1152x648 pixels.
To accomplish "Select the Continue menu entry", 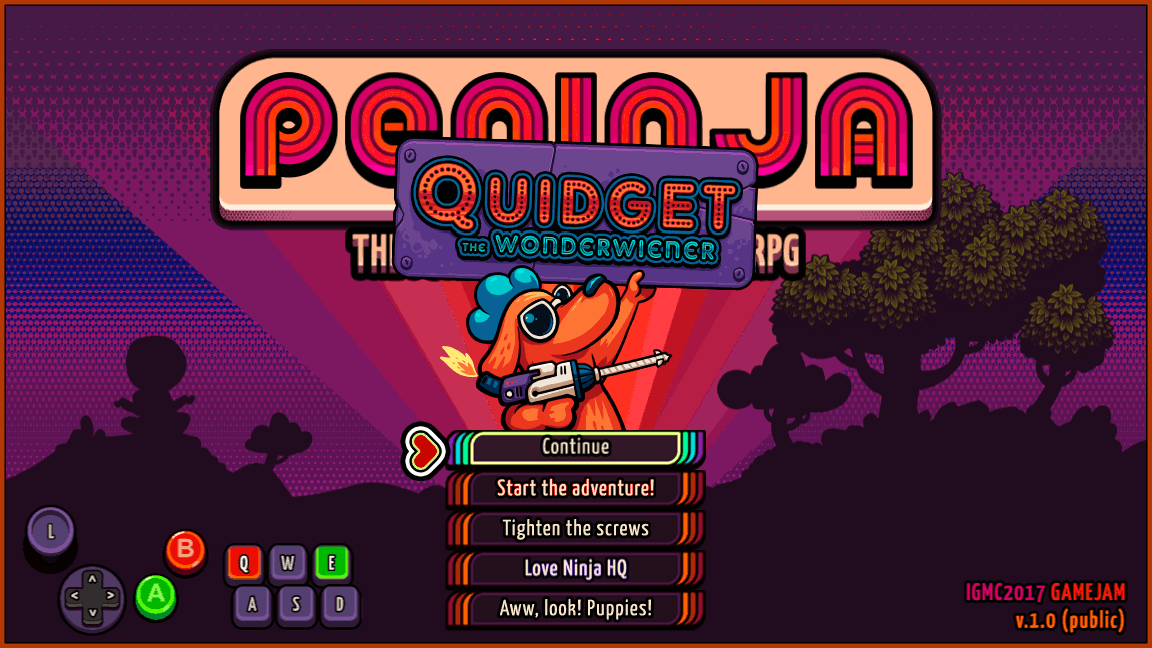I will [575, 448].
